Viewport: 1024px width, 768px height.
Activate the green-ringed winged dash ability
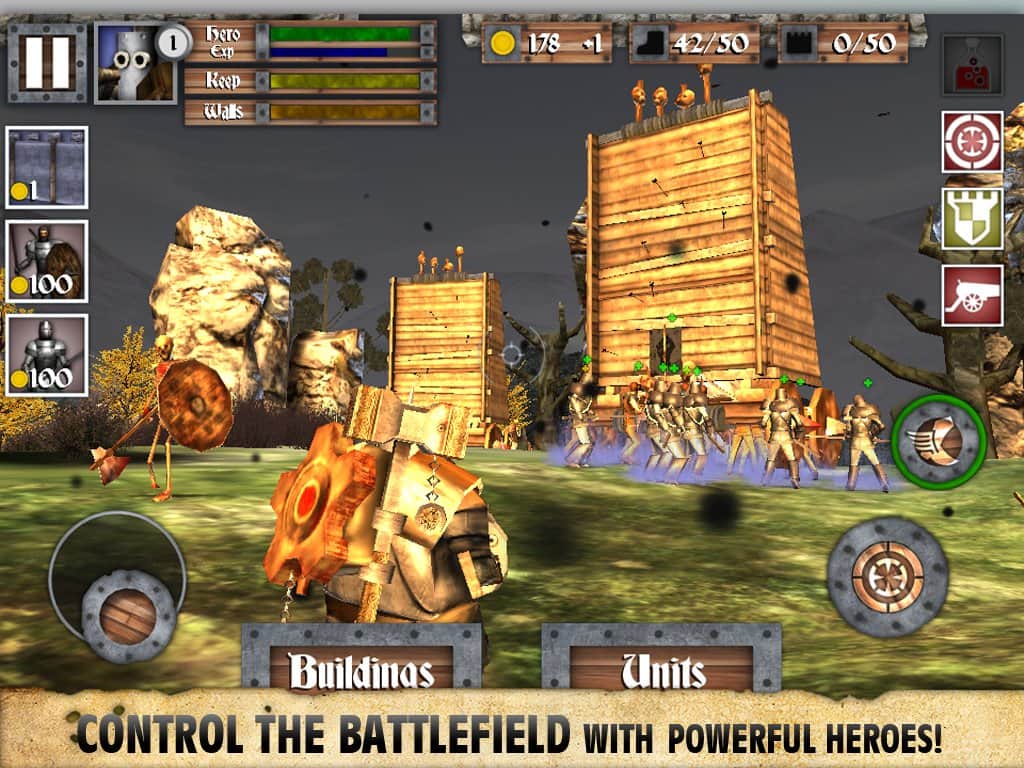(x=939, y=441)
